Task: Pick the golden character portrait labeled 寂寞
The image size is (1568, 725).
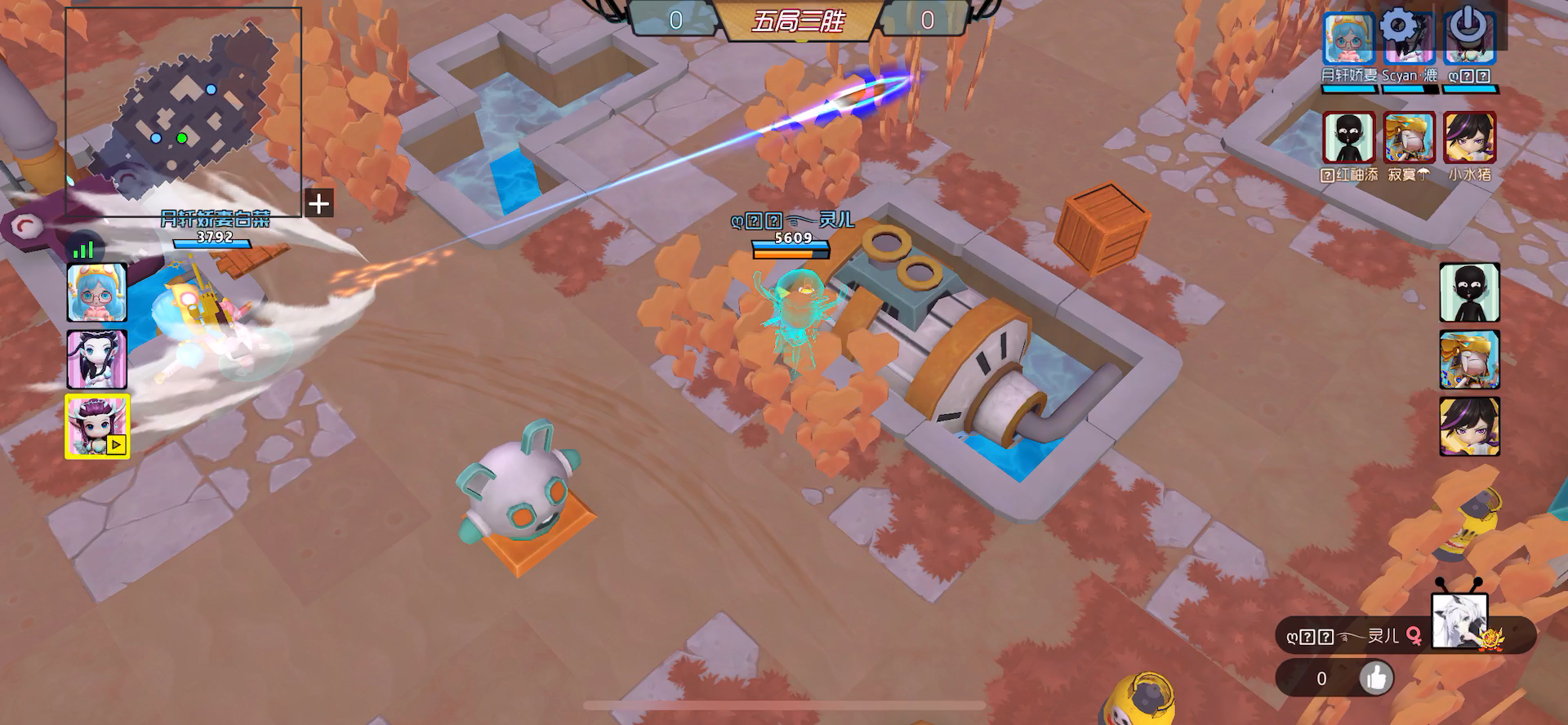Action: [1409, 138]
